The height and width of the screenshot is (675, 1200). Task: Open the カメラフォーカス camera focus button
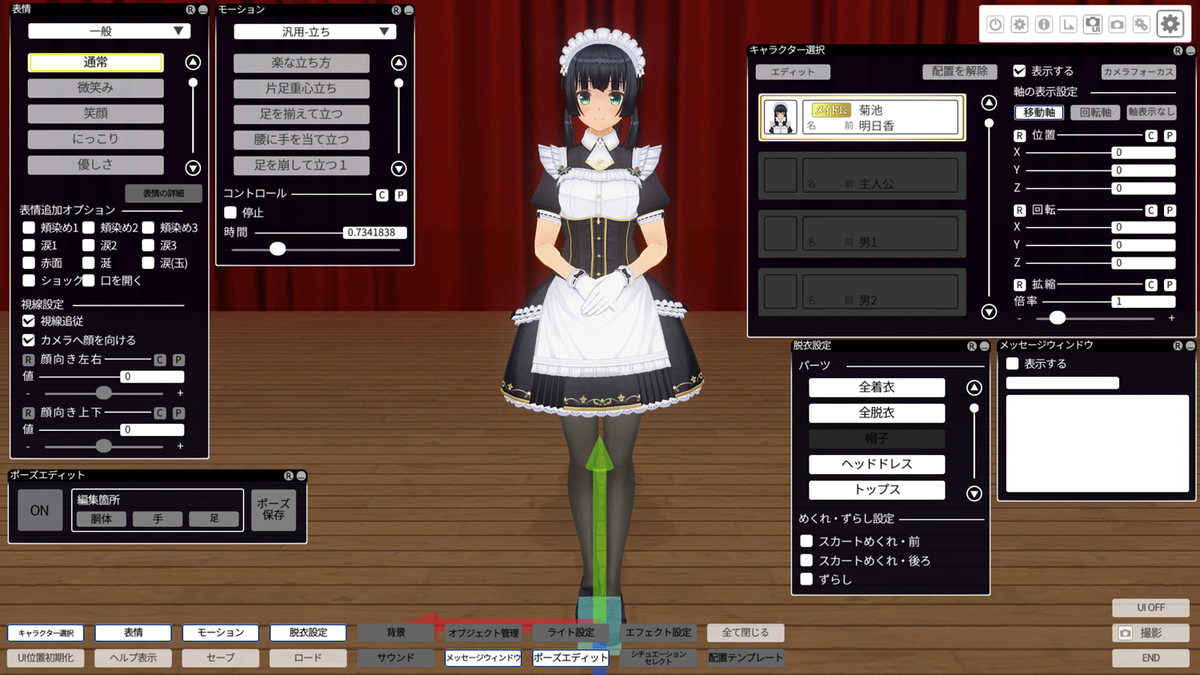(1138, 72)
